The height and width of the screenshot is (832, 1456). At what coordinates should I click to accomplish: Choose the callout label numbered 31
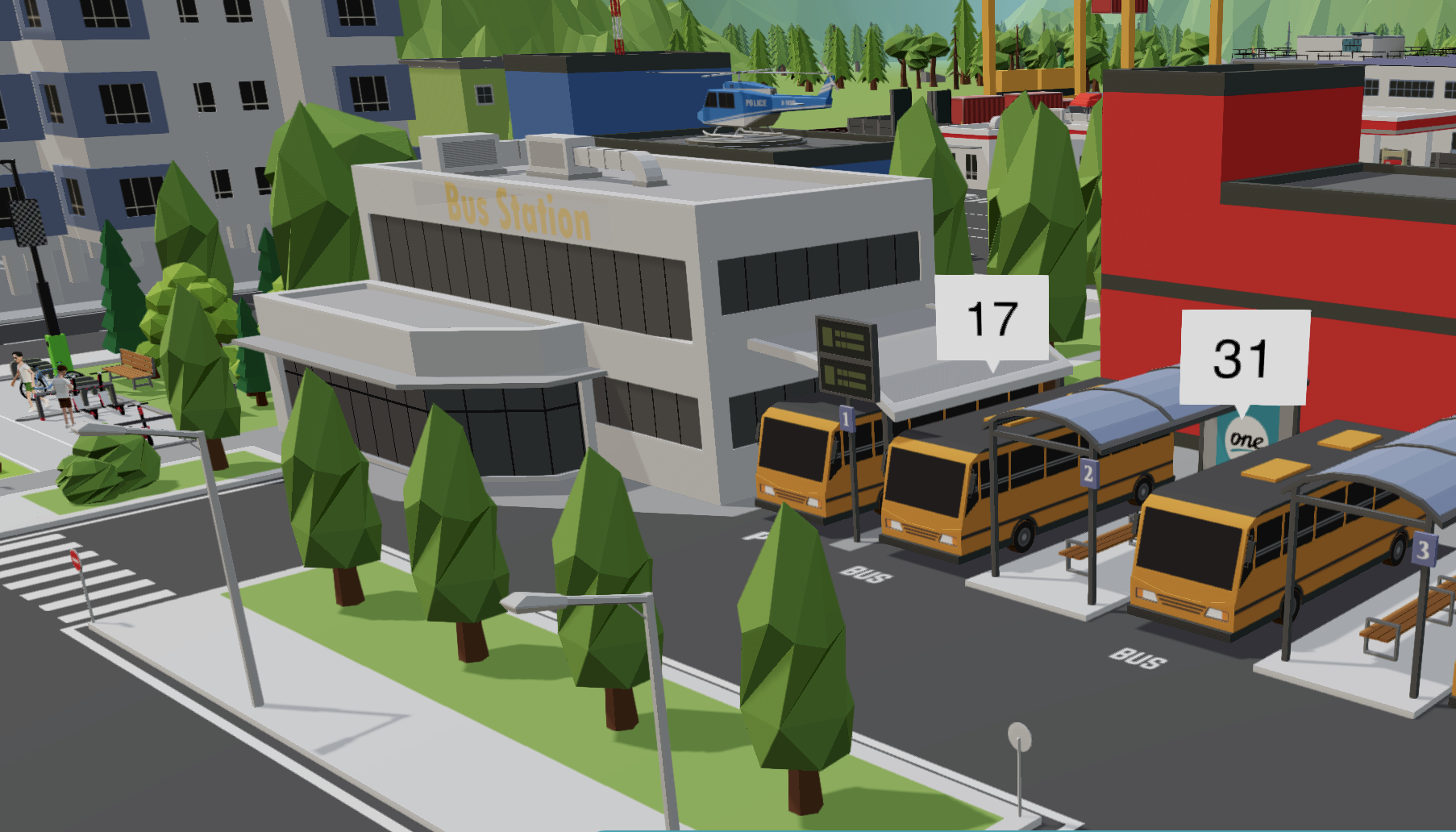1243,357
